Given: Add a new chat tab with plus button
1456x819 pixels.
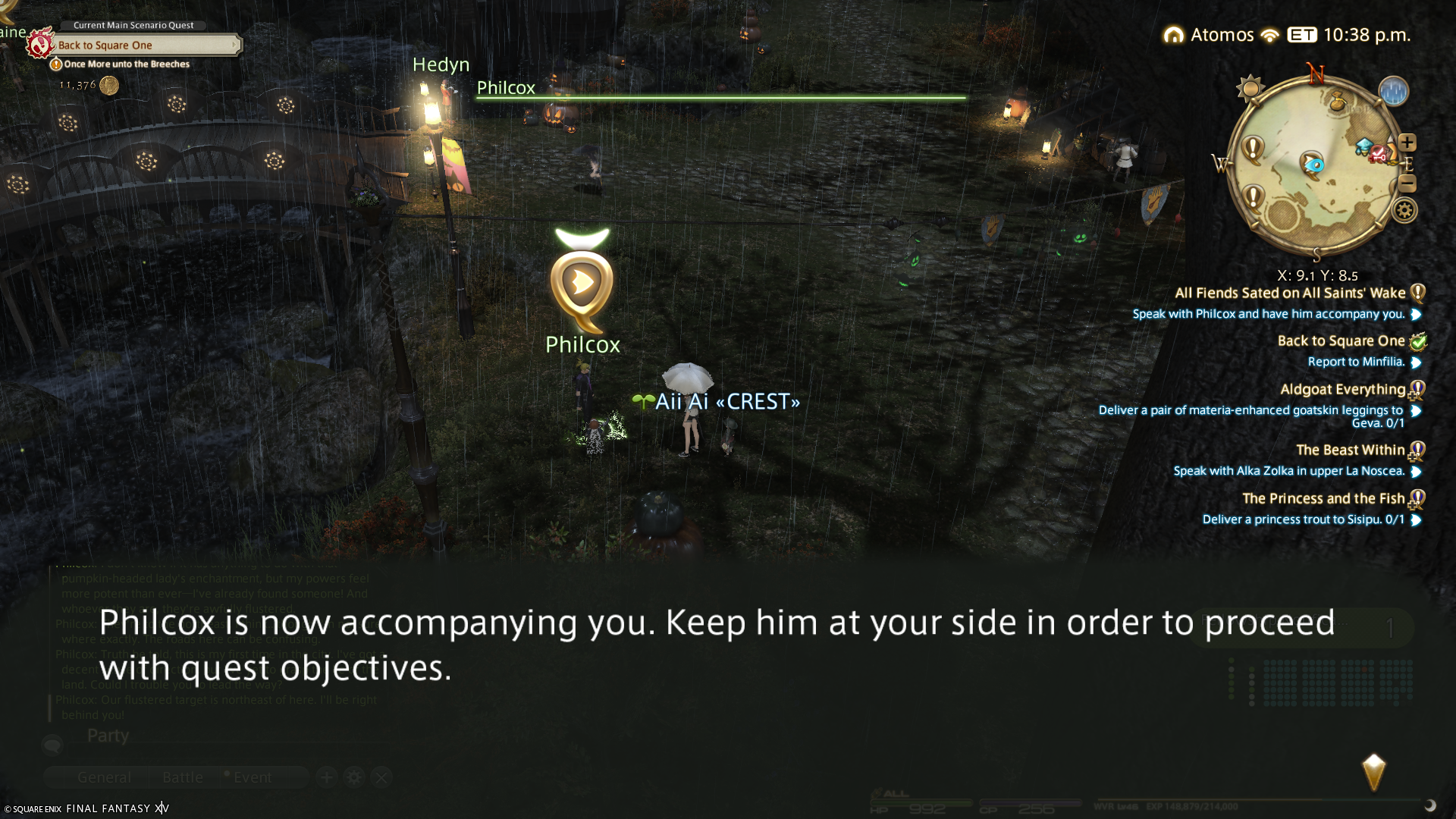Looking at the screenshot, I should click(x=327, y=777).
